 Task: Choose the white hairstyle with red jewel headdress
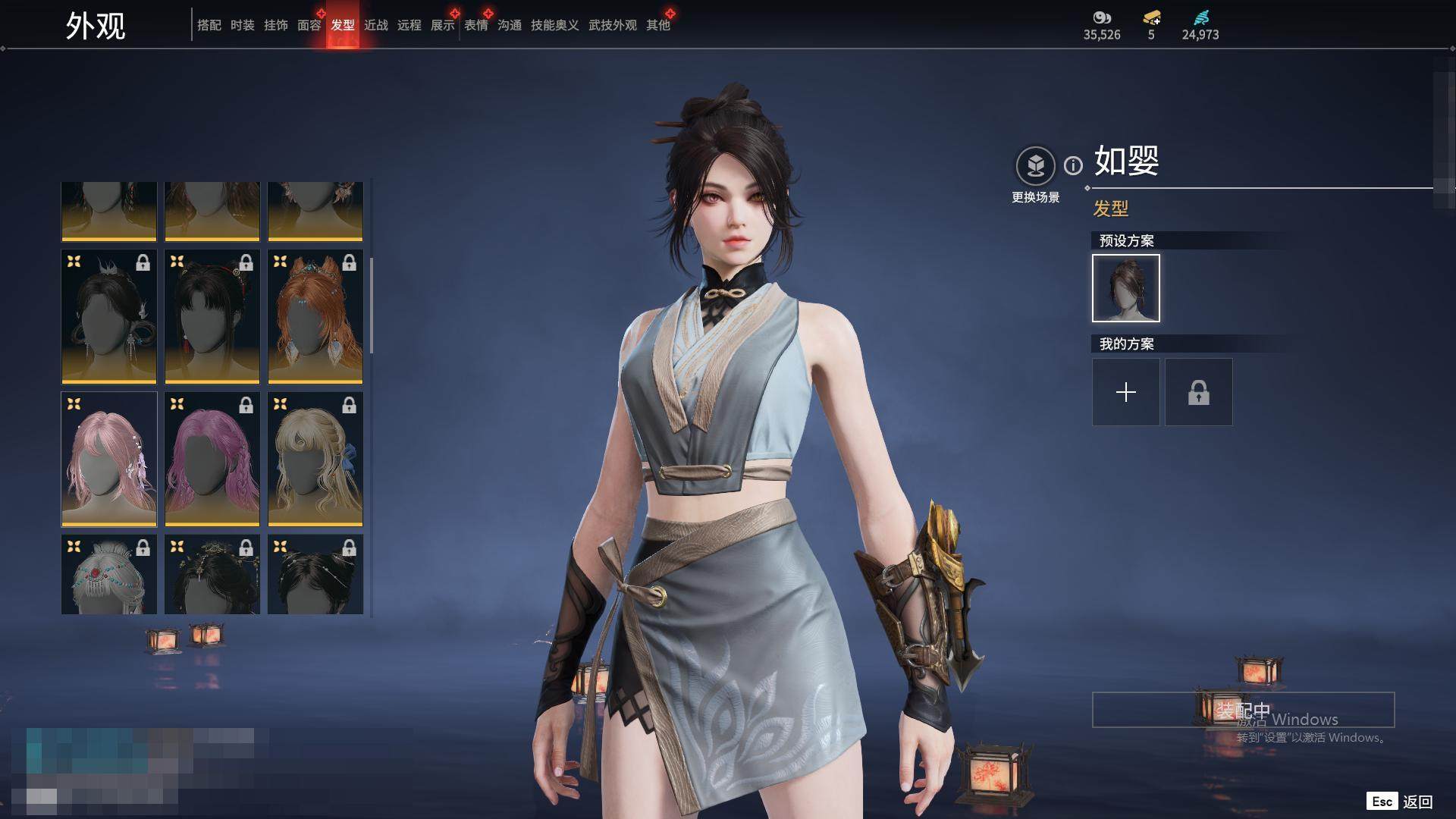109,574
